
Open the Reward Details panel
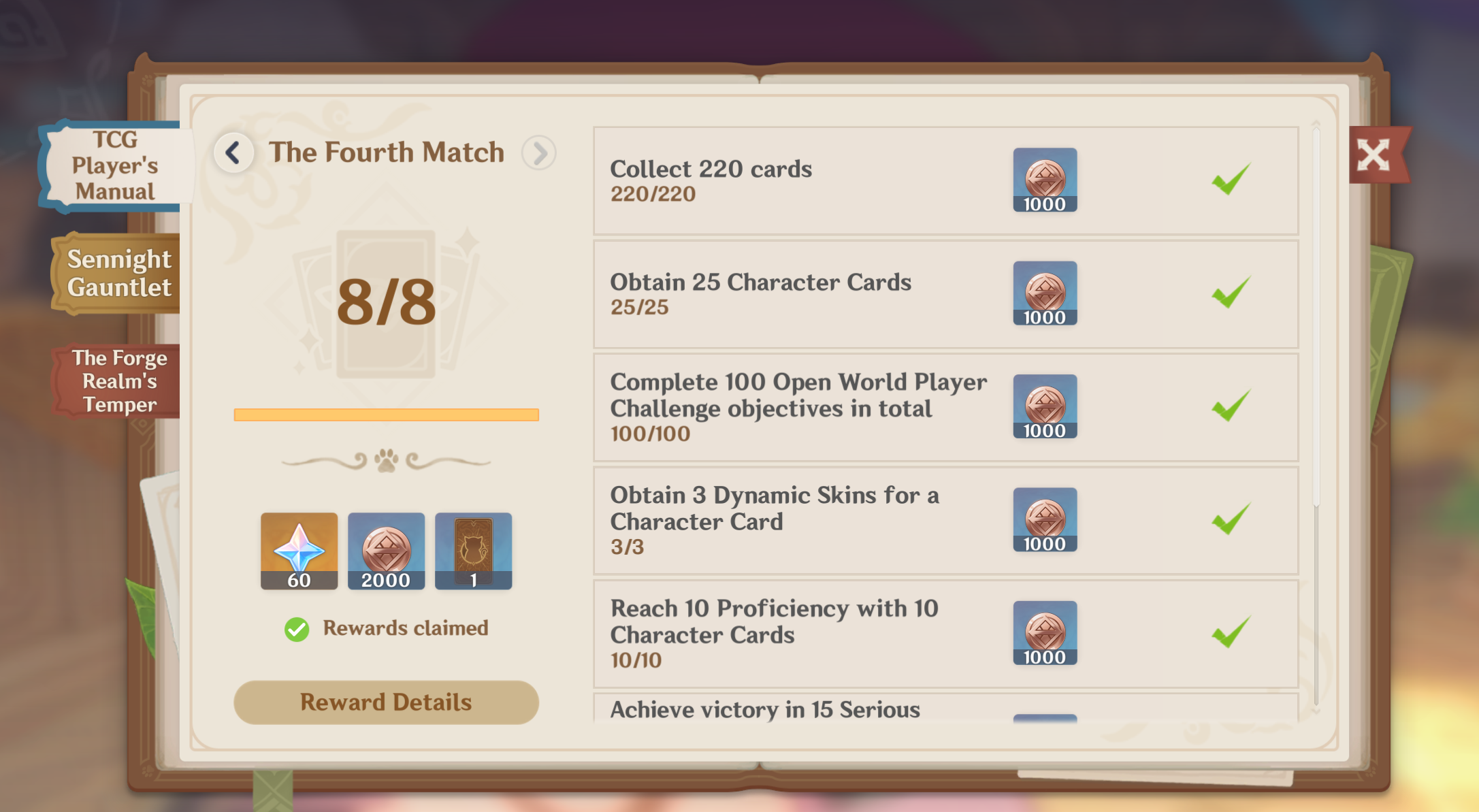[386, 702]
